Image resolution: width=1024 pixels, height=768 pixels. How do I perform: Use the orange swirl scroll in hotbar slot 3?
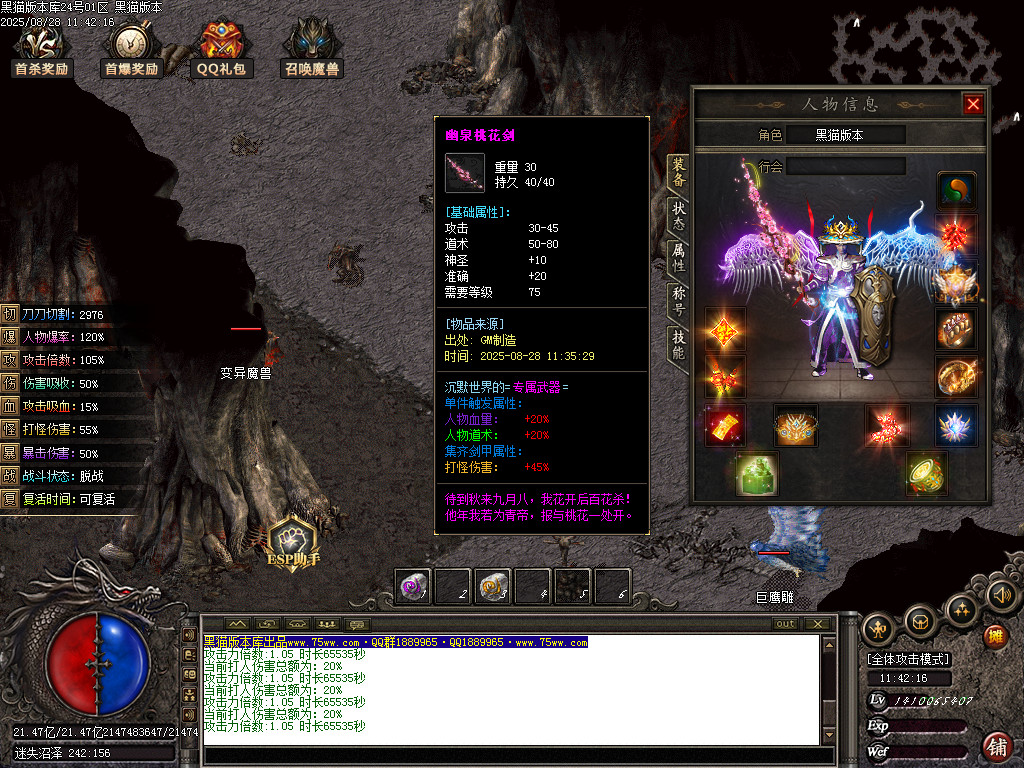pyautogui.click(x=493, y=587)
